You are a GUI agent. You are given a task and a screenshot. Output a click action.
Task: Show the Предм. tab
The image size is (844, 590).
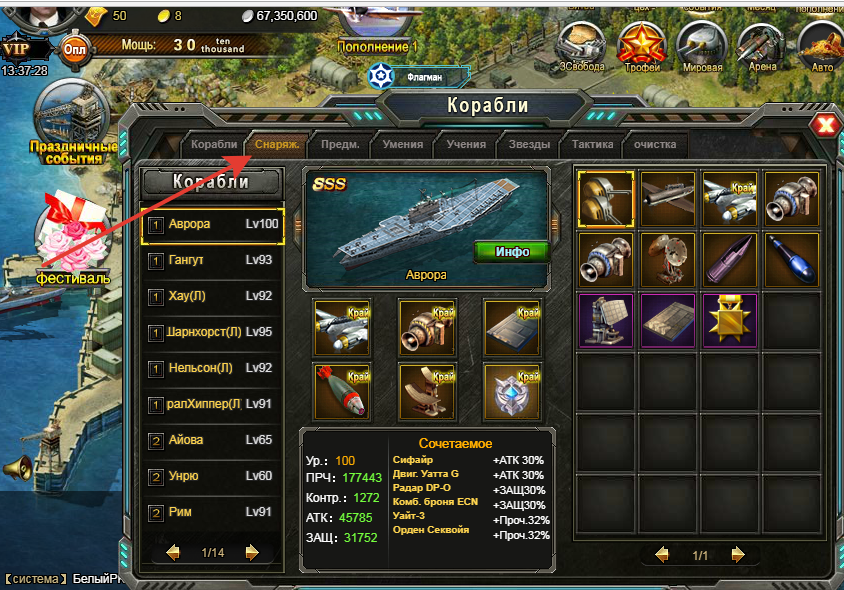pyautogui.click(x=341, y=144)
